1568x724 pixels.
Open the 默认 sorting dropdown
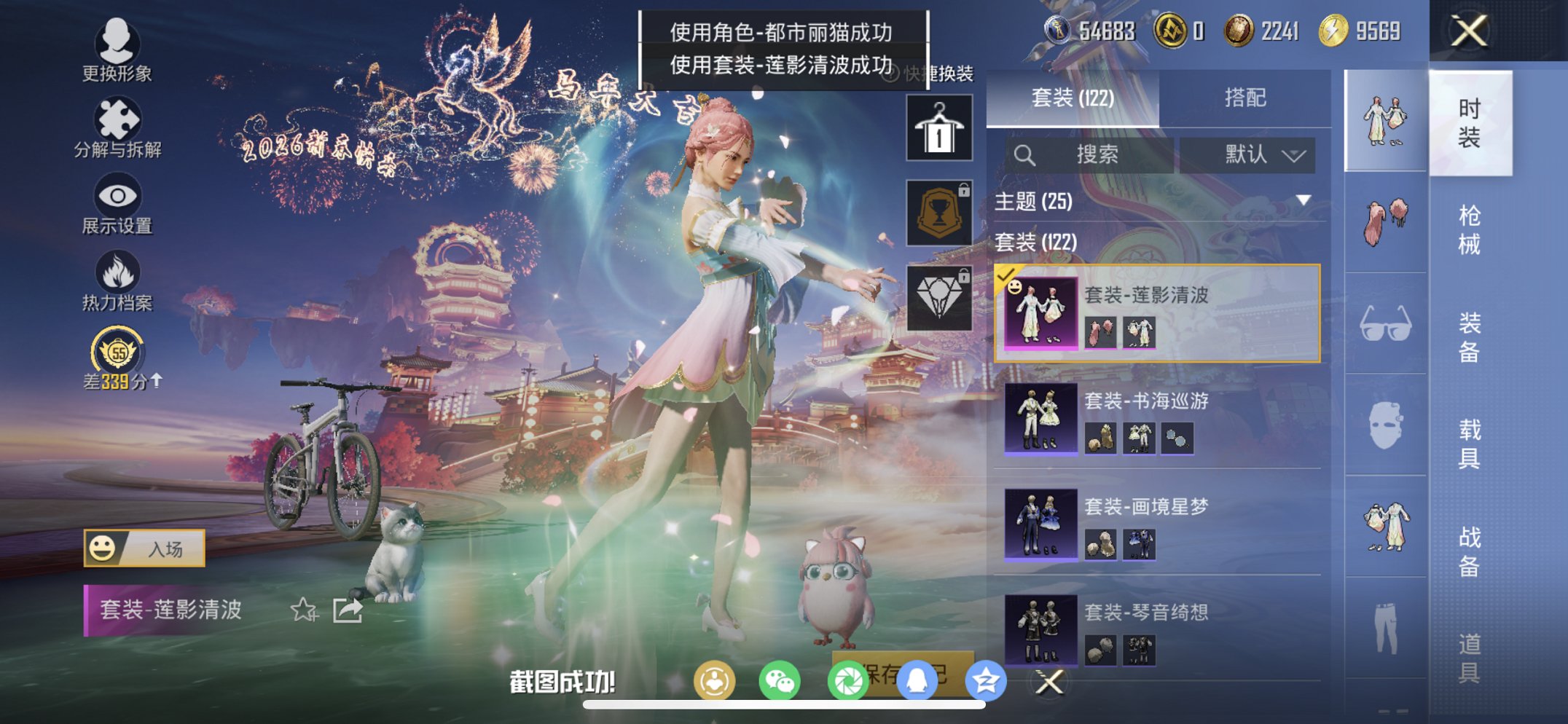(x=1255, y=154)
